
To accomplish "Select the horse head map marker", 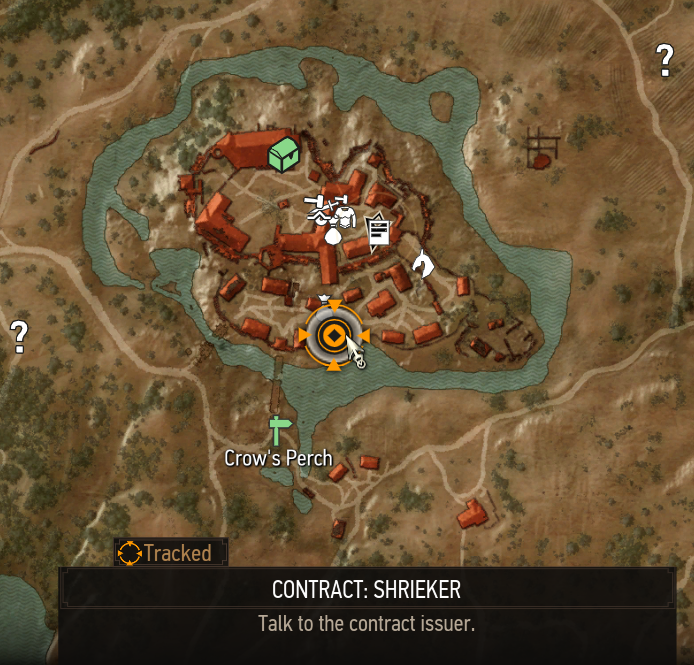I will point(423,263).
